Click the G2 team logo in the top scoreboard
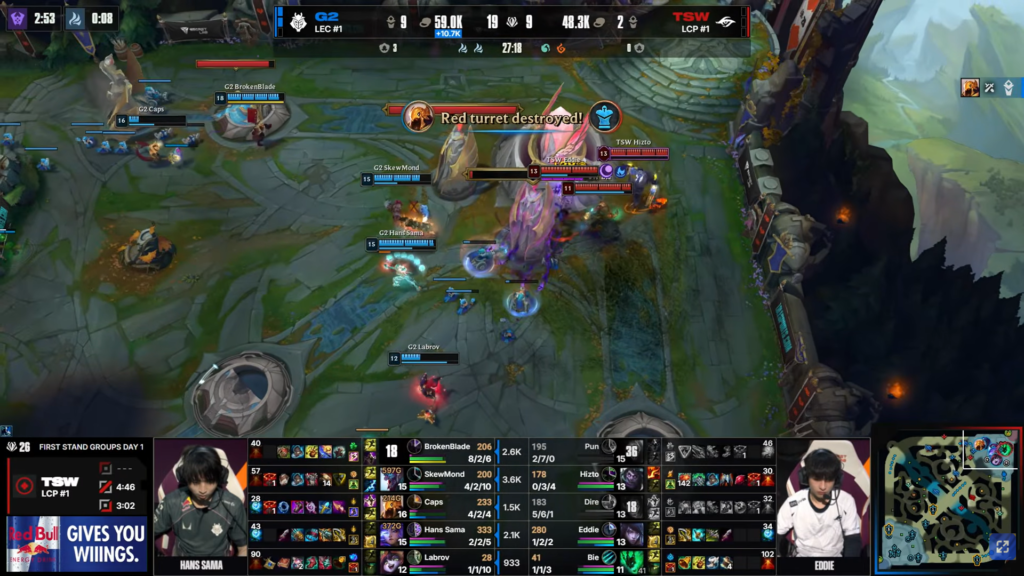Viewport: 1024px width, 576px height. (x=300, y=20)
